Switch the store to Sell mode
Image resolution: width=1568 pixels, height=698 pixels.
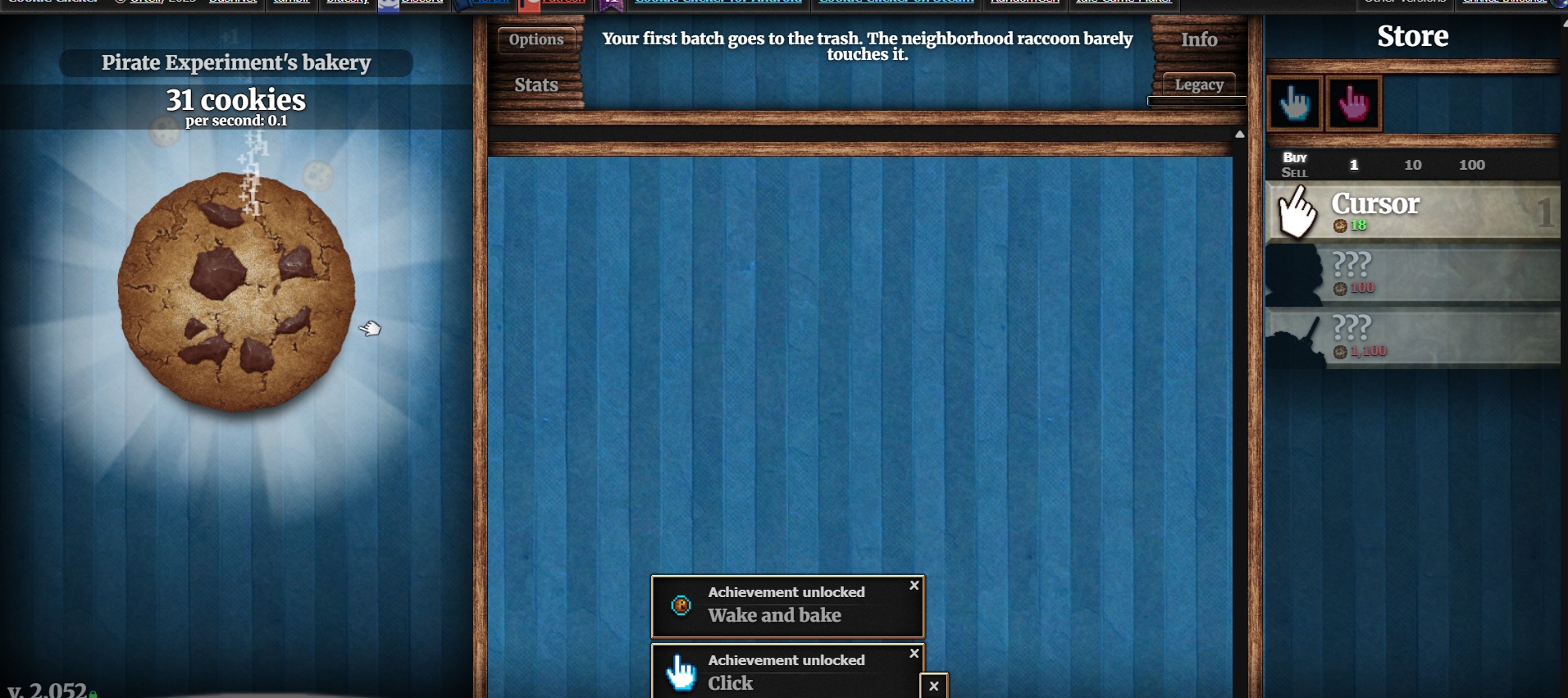[1294, 171]
